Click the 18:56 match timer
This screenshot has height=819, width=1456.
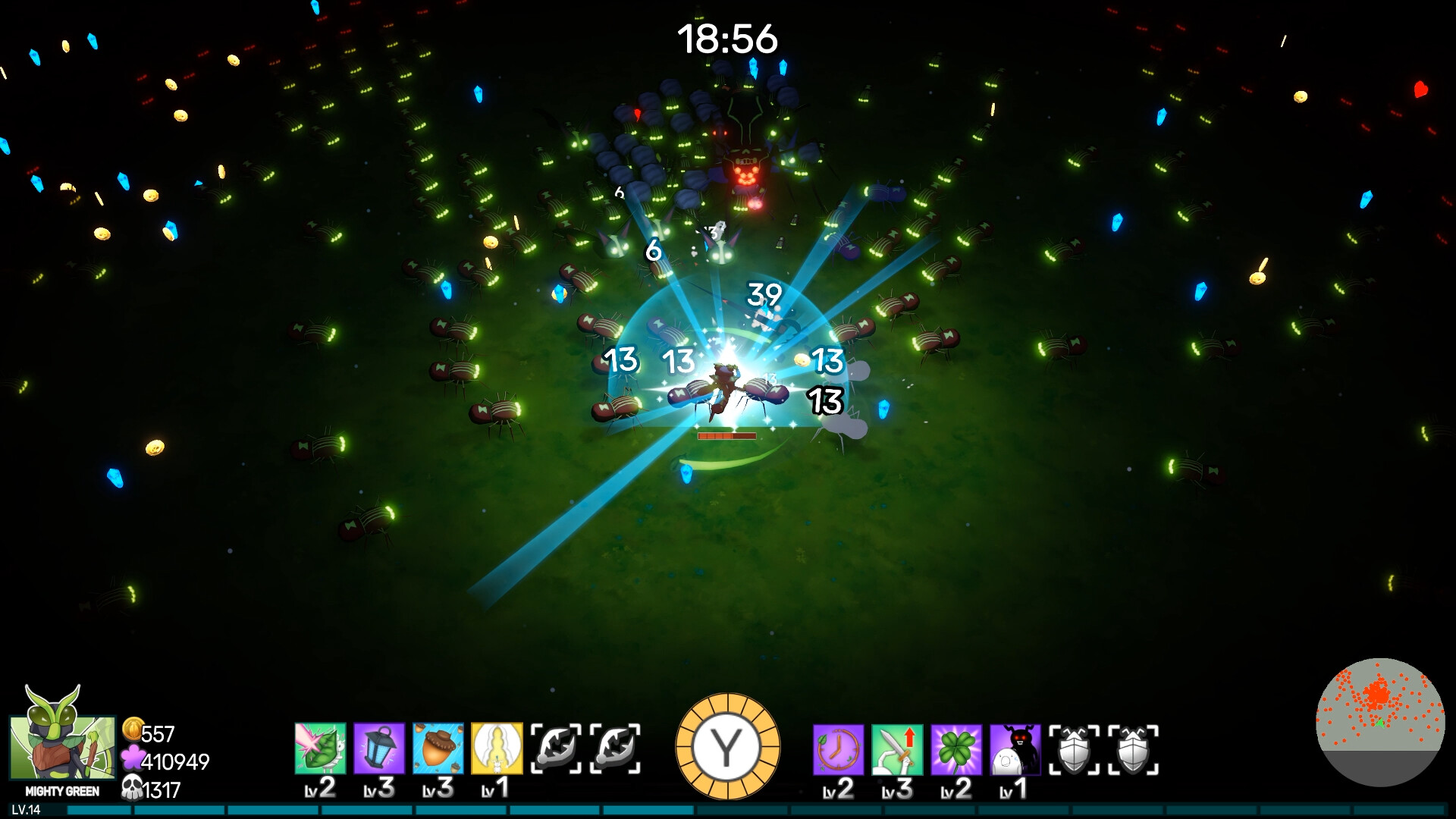pos(726,38)
